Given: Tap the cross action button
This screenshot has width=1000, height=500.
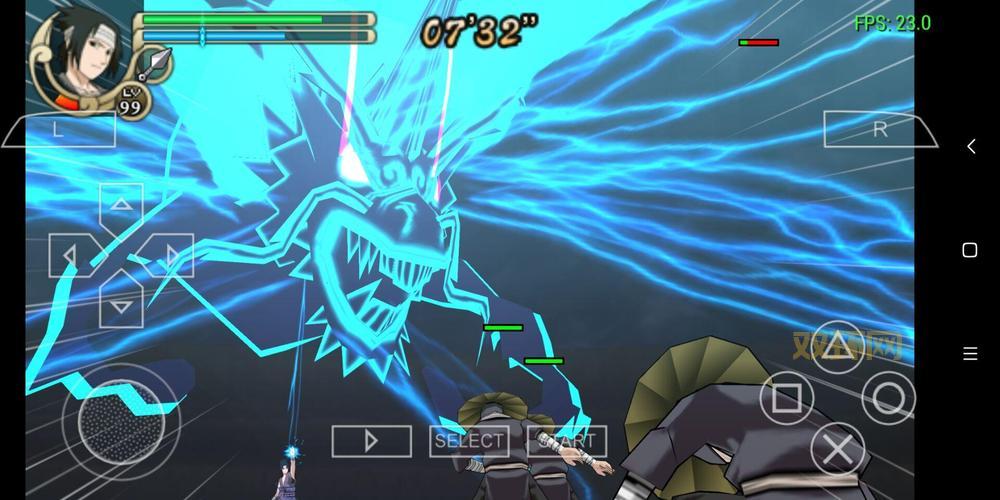Looking at the screenshot, I should pyautogui.click(x=838, y=449).
